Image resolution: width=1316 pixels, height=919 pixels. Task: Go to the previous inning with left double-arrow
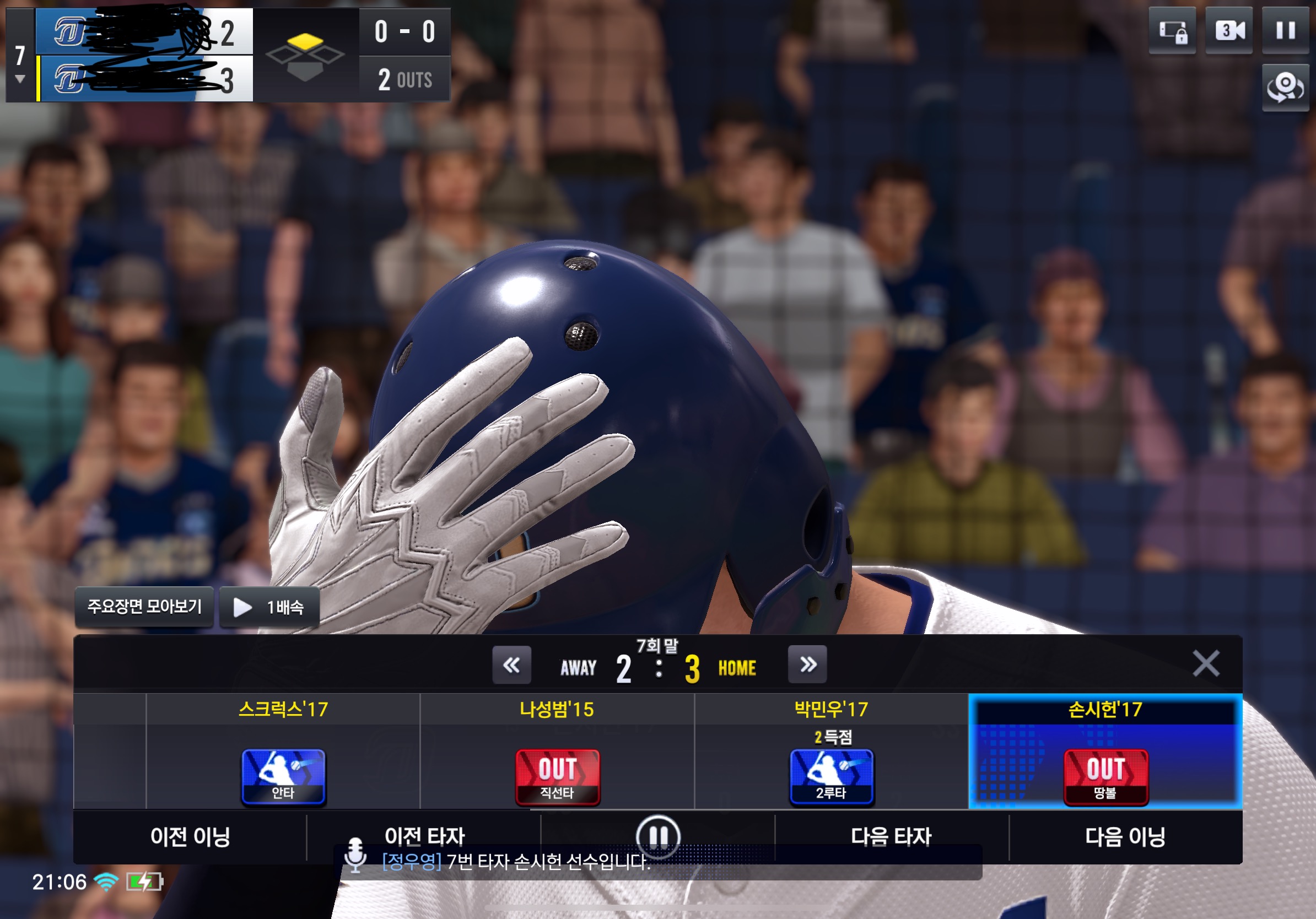click(x=511, y=664)
